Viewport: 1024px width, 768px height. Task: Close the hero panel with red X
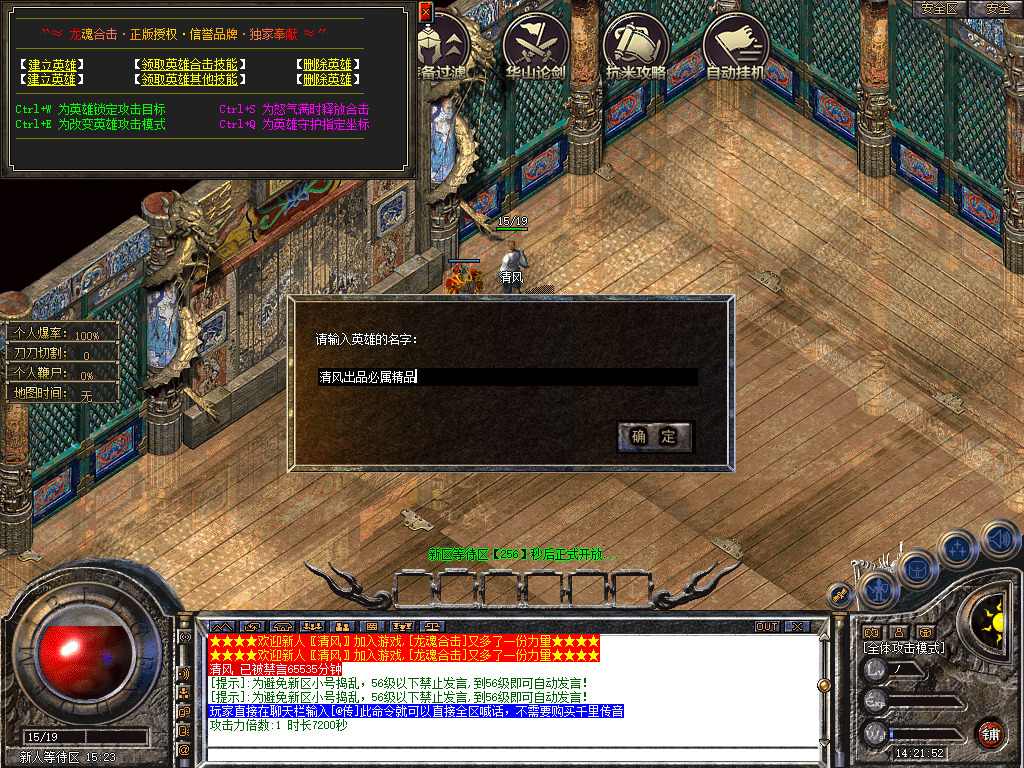coord(425,12)
